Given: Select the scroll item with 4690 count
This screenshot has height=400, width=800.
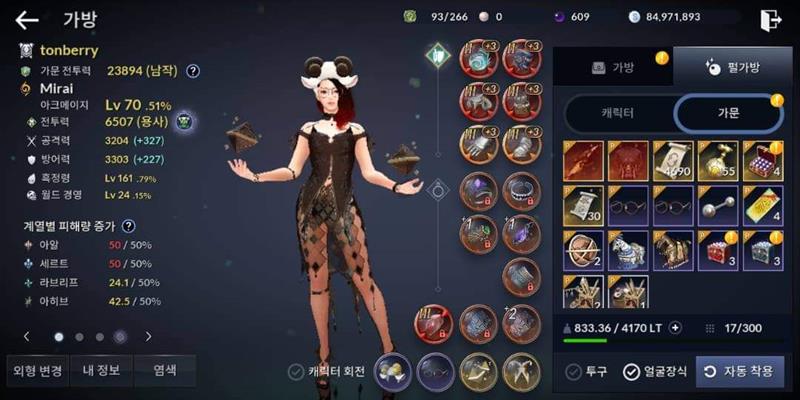Looking at the screenshot, I should [672, 160].
